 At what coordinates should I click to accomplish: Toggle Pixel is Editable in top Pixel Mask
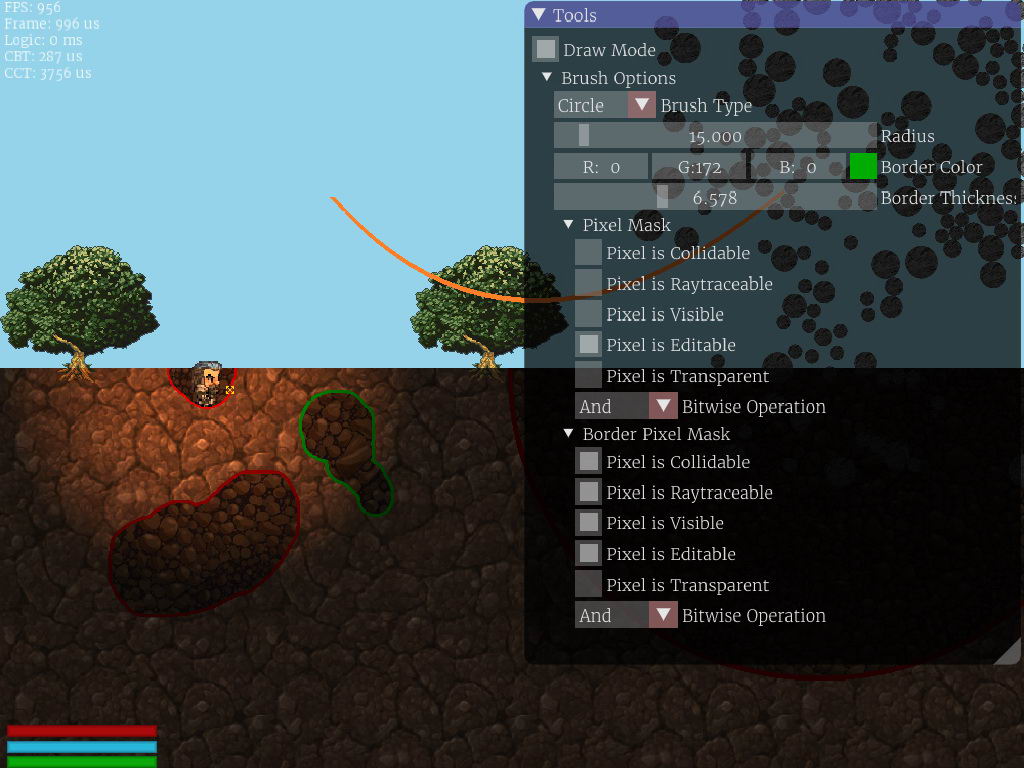coord(589,345)
